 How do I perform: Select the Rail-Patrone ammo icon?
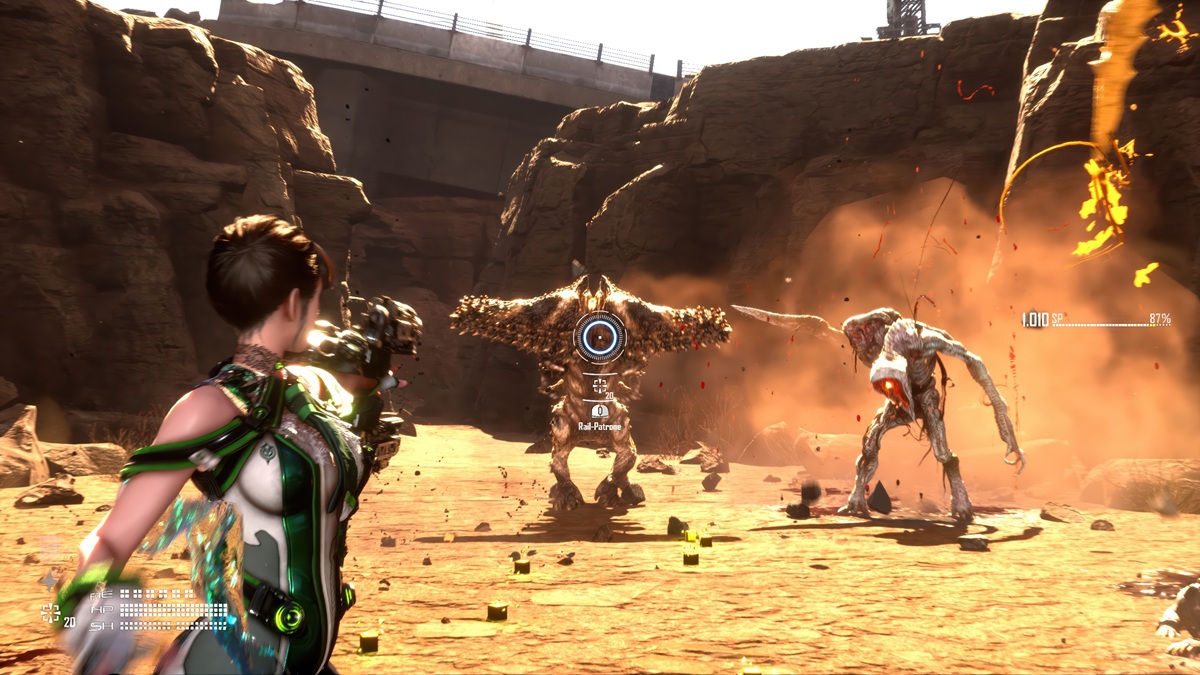600,411
